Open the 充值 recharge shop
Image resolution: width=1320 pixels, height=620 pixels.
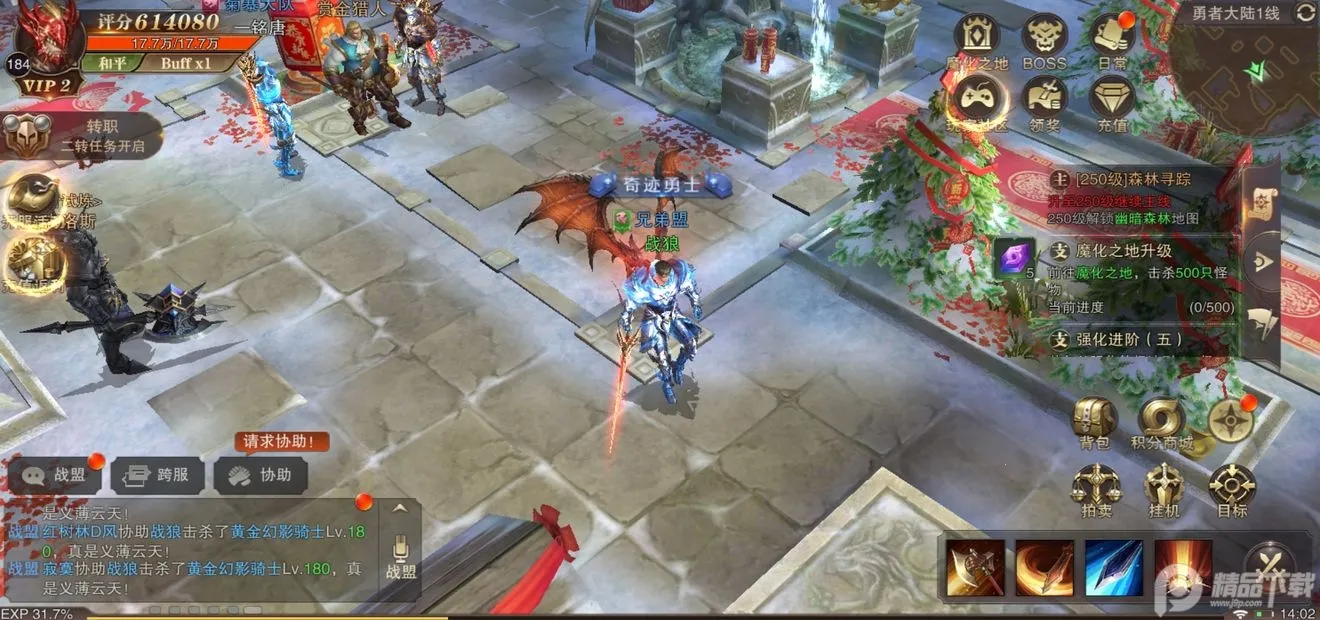pos(1111,100)
